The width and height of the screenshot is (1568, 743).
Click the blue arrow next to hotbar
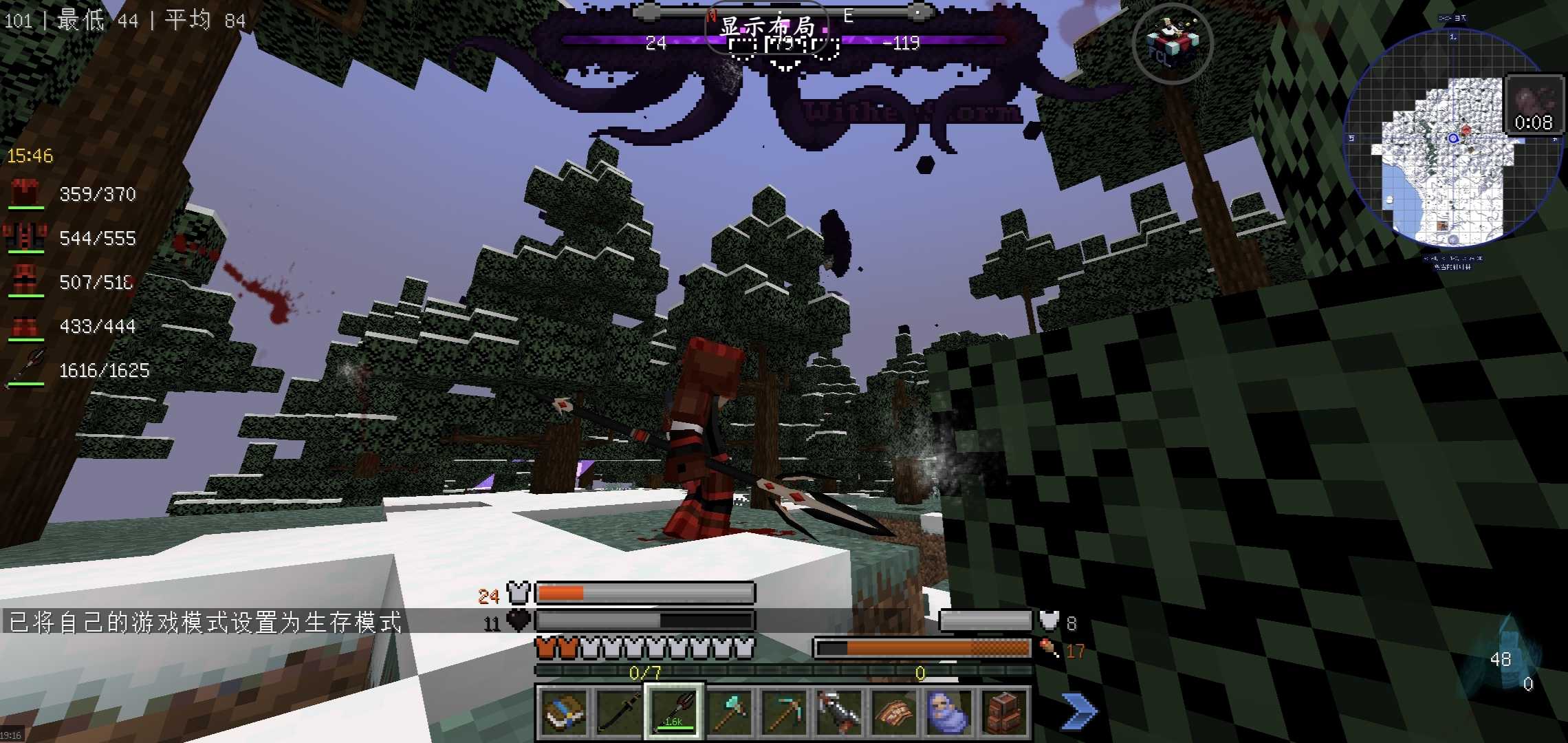click(1078, 711)
